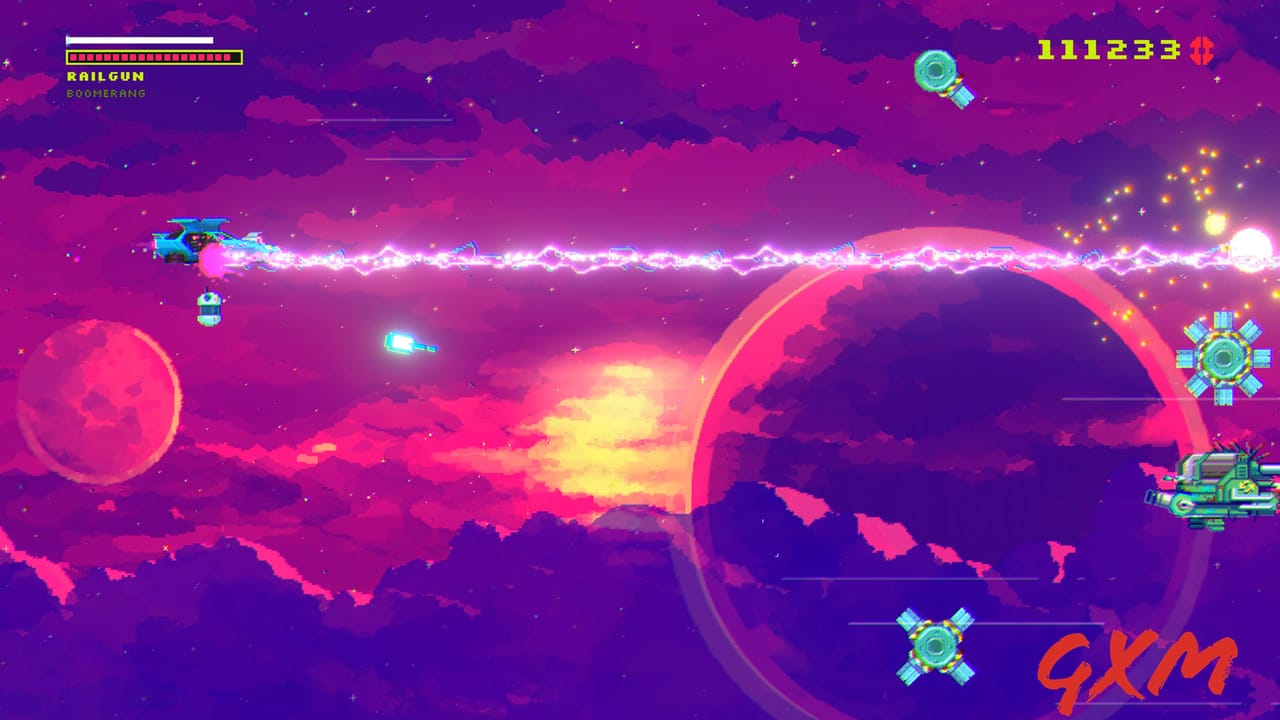1280x720 pixels.
Task: Click the red segmented energy bar
Action: pyautogui.click(x=152, y=56)
